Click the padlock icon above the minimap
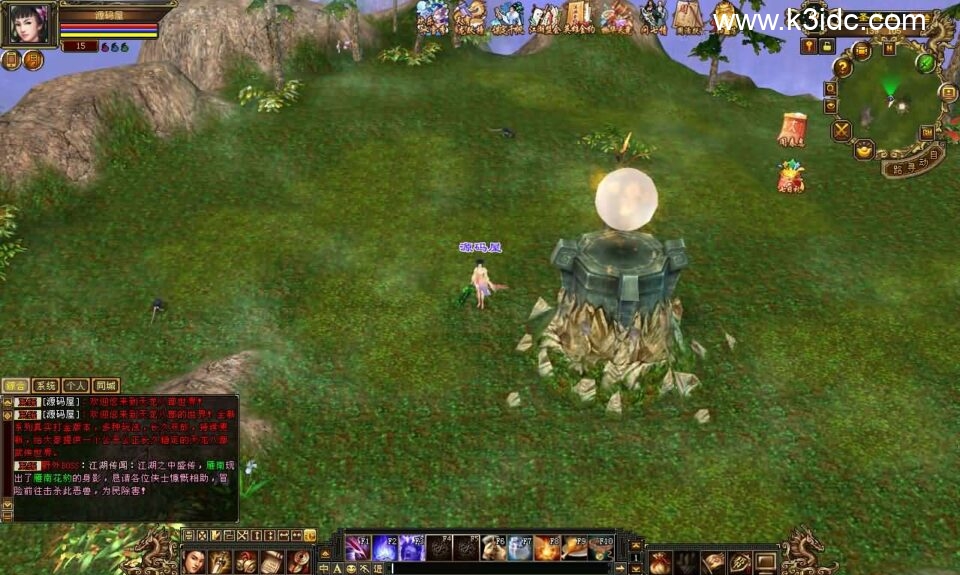960x575 pixels. [827, 46]
